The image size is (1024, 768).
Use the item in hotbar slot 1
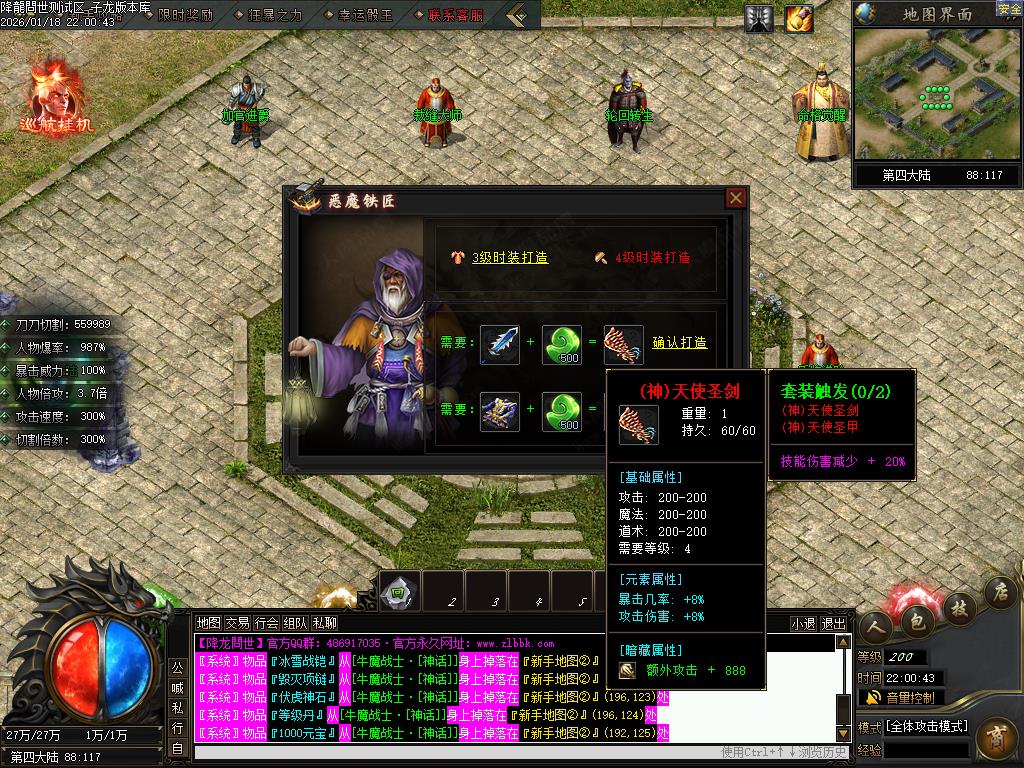tap(400, 590)
